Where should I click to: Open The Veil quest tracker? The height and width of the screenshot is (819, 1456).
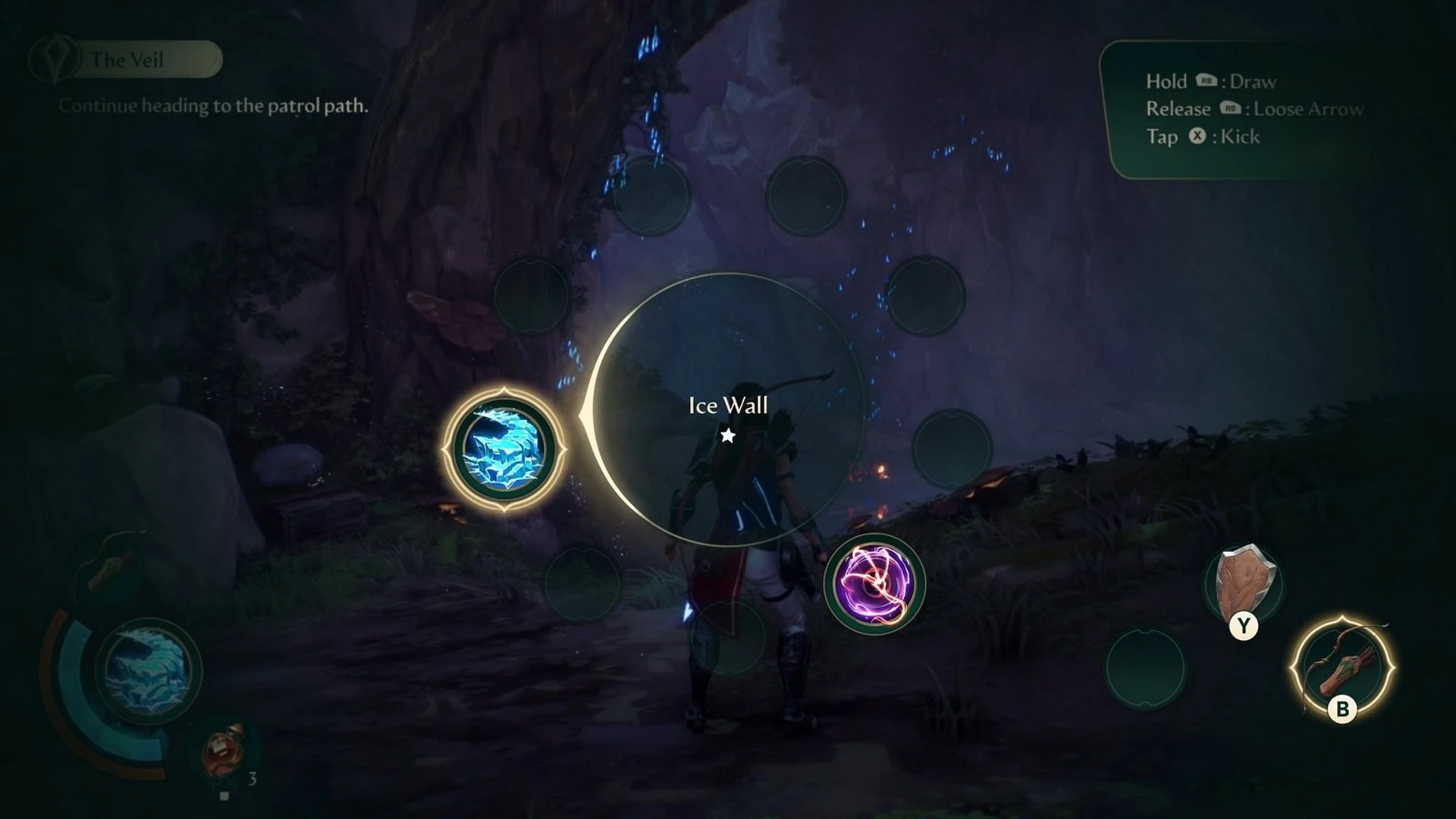click(x=127, y=60)
